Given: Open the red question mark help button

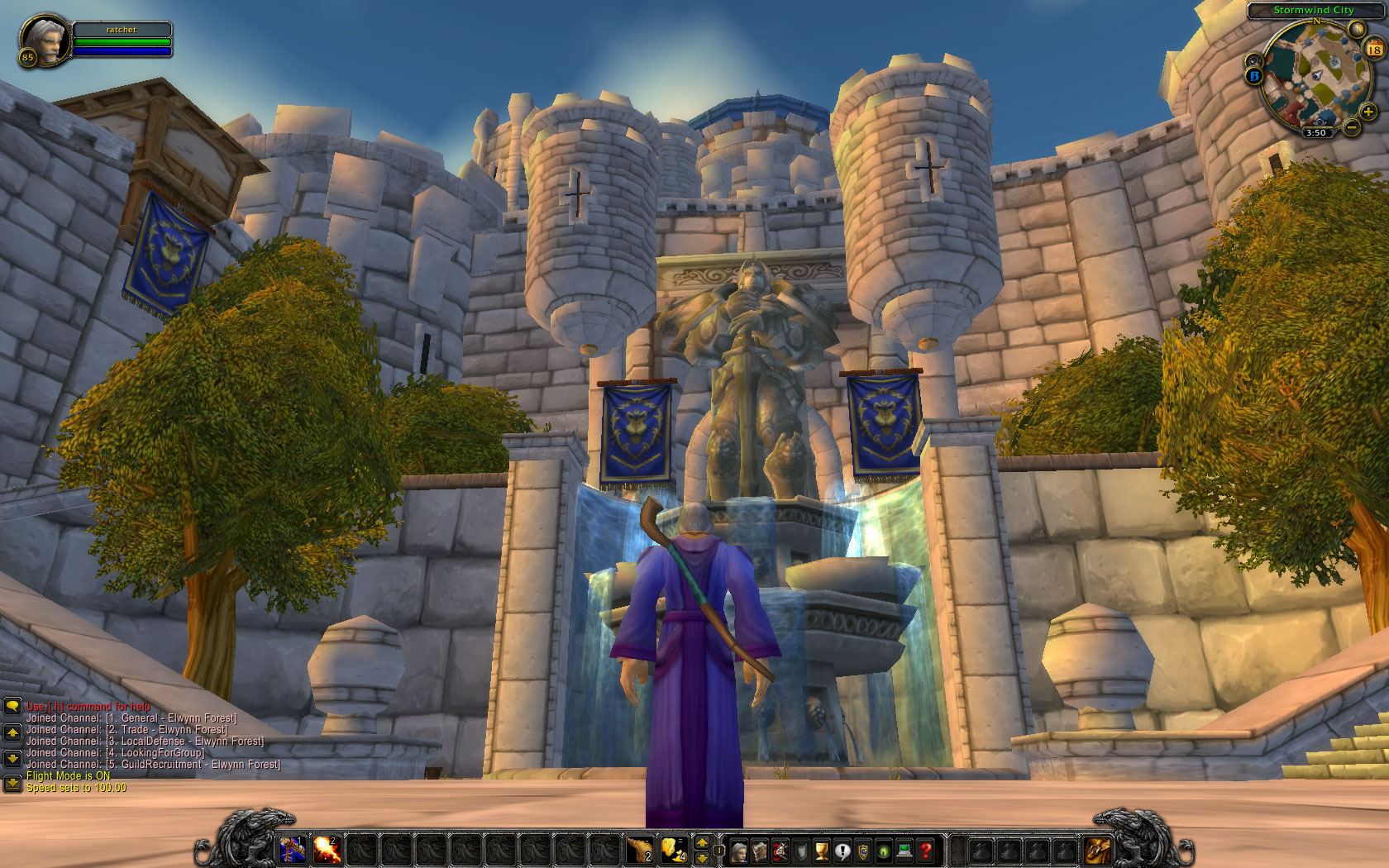Looking at the screenshot, I should [x=926, y=850].
